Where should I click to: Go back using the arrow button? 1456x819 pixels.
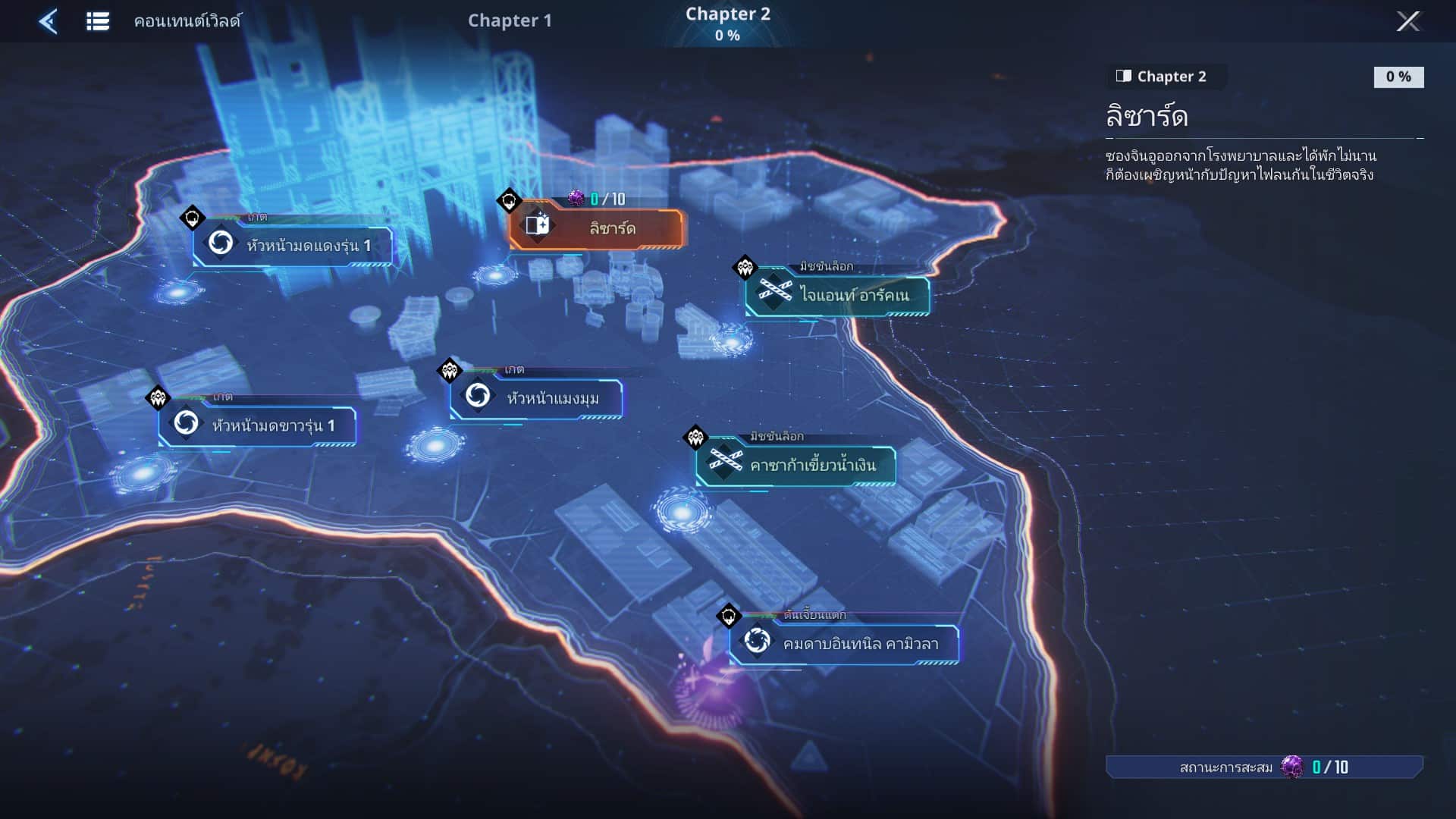[49, 21]
